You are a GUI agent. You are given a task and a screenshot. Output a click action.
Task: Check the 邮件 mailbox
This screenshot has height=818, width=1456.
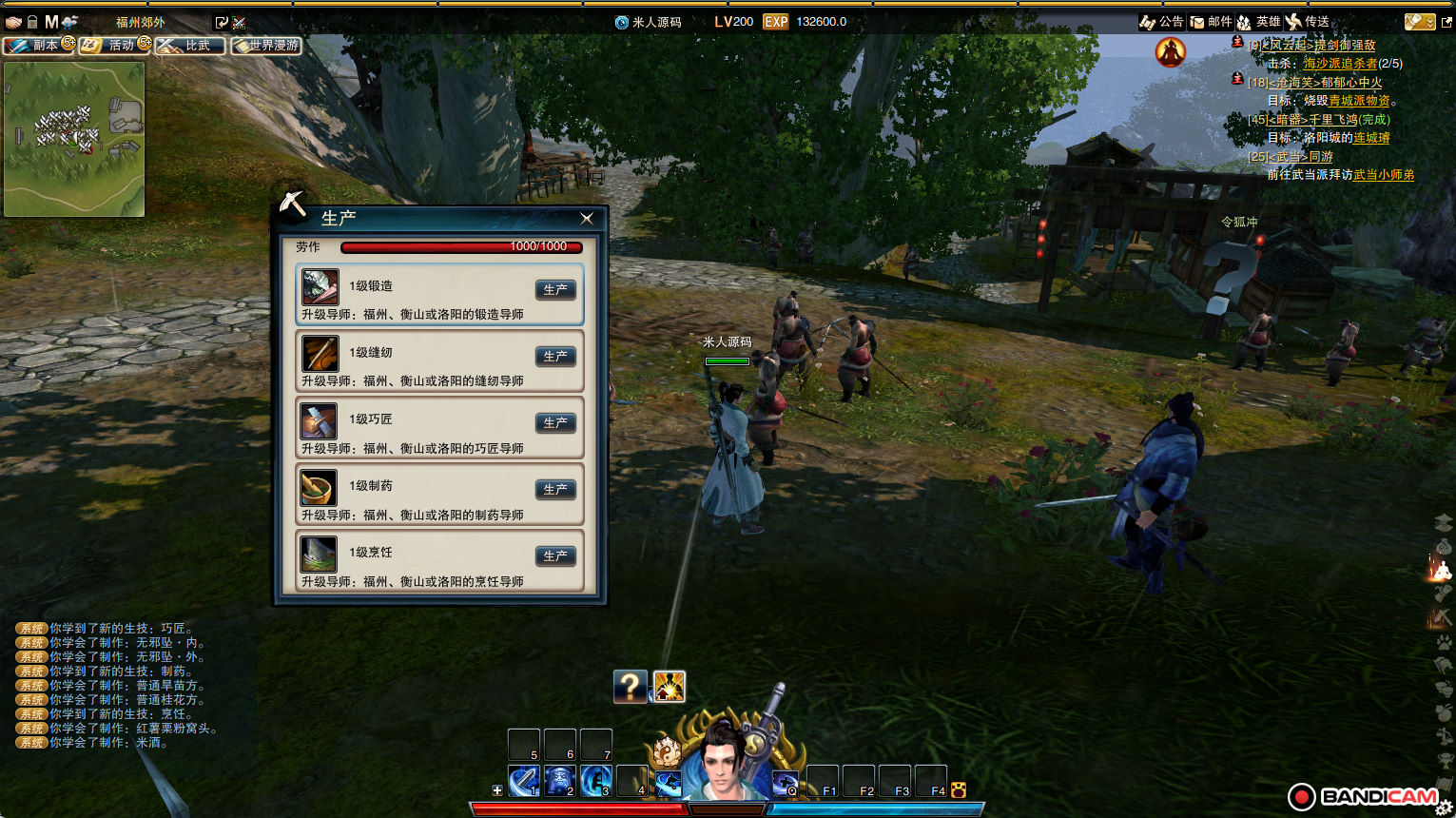[1212, 22]
